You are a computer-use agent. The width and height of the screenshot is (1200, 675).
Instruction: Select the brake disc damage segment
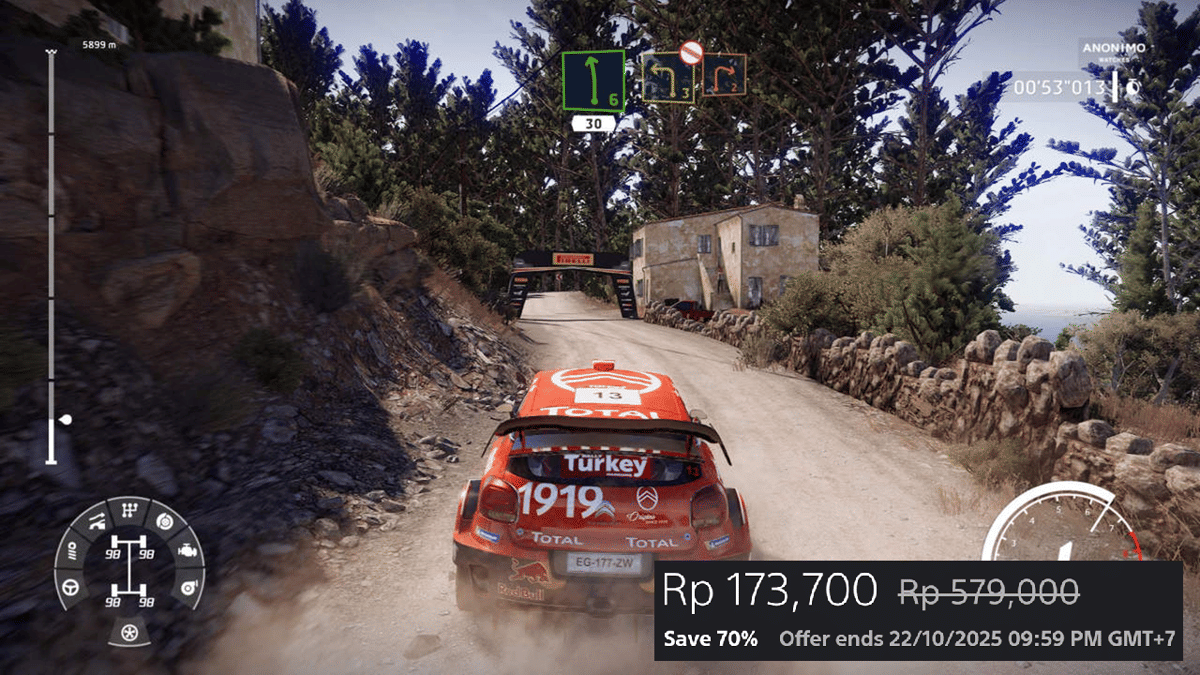click(x=165, y=522)
